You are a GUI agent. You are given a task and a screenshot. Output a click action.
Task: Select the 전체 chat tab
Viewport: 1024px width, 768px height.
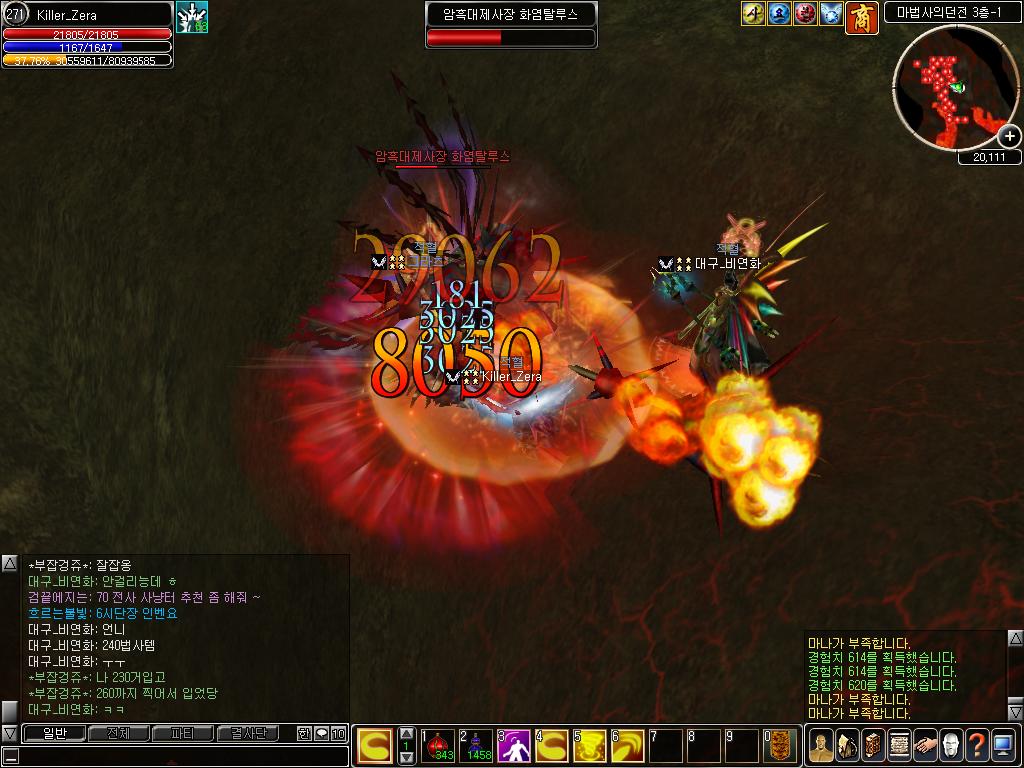[x=118, y=734]
